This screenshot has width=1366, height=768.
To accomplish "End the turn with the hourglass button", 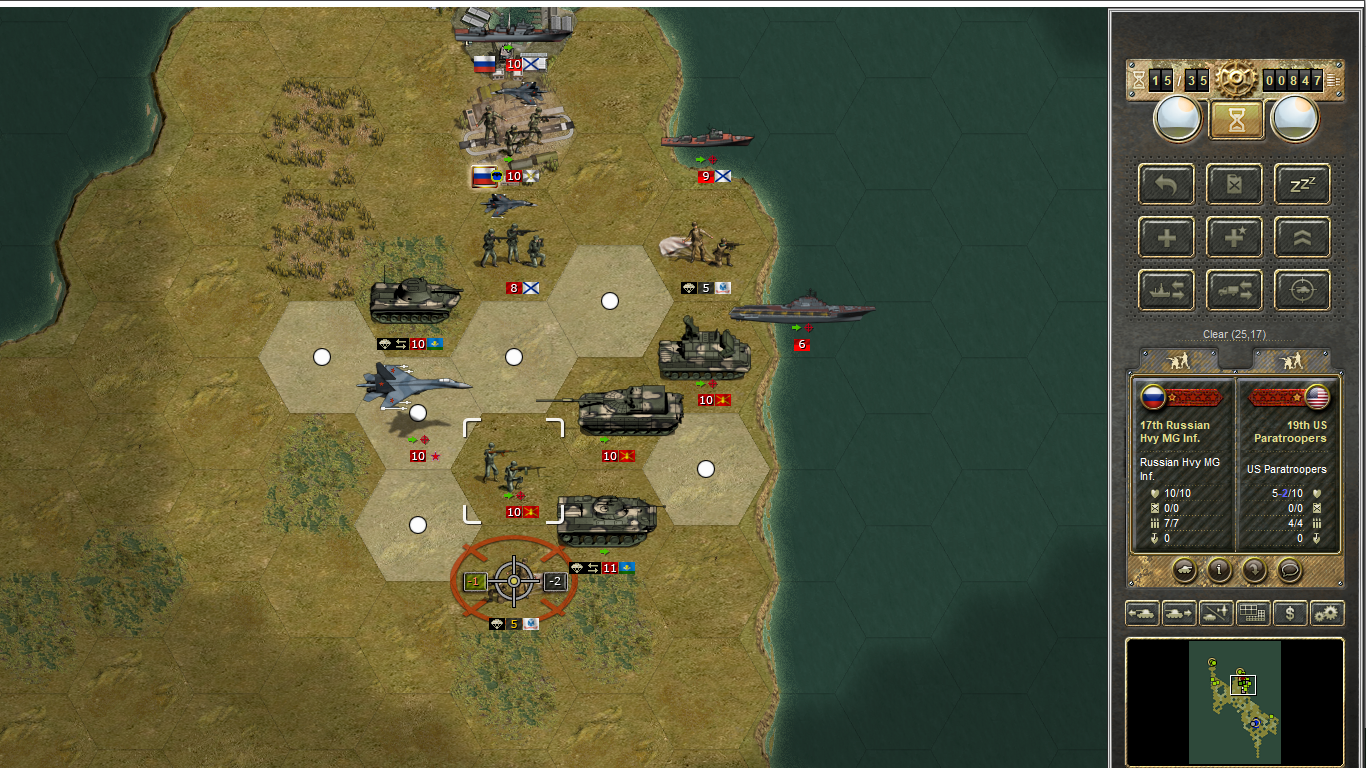I will click(1237, 120).
